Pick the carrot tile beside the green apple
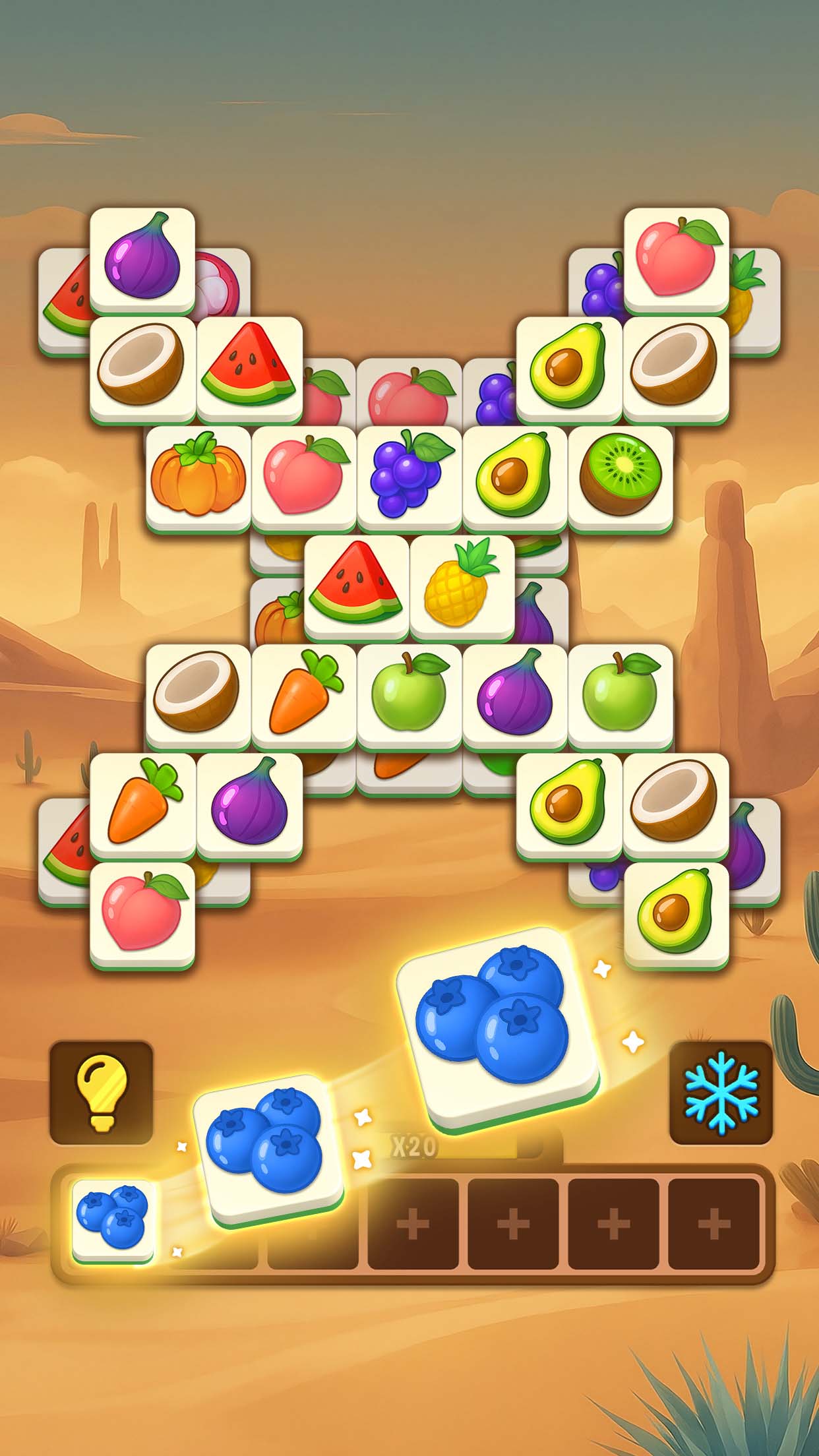819x1456 pixels. click(303, 694)
